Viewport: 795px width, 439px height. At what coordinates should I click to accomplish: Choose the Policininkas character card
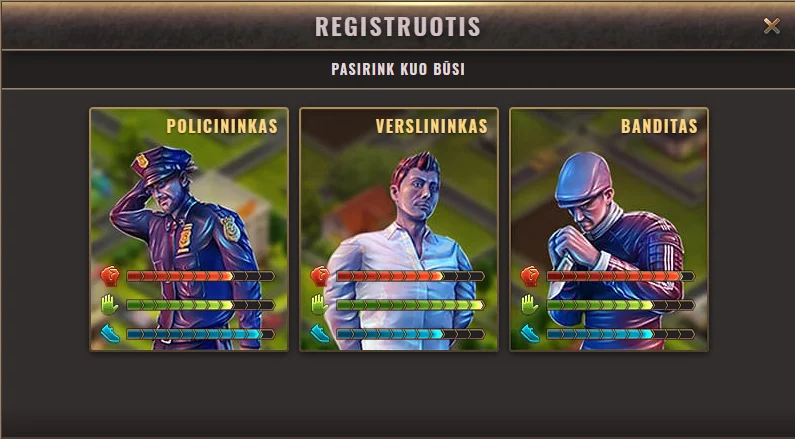pyautogui.click(x=189, y=229)
